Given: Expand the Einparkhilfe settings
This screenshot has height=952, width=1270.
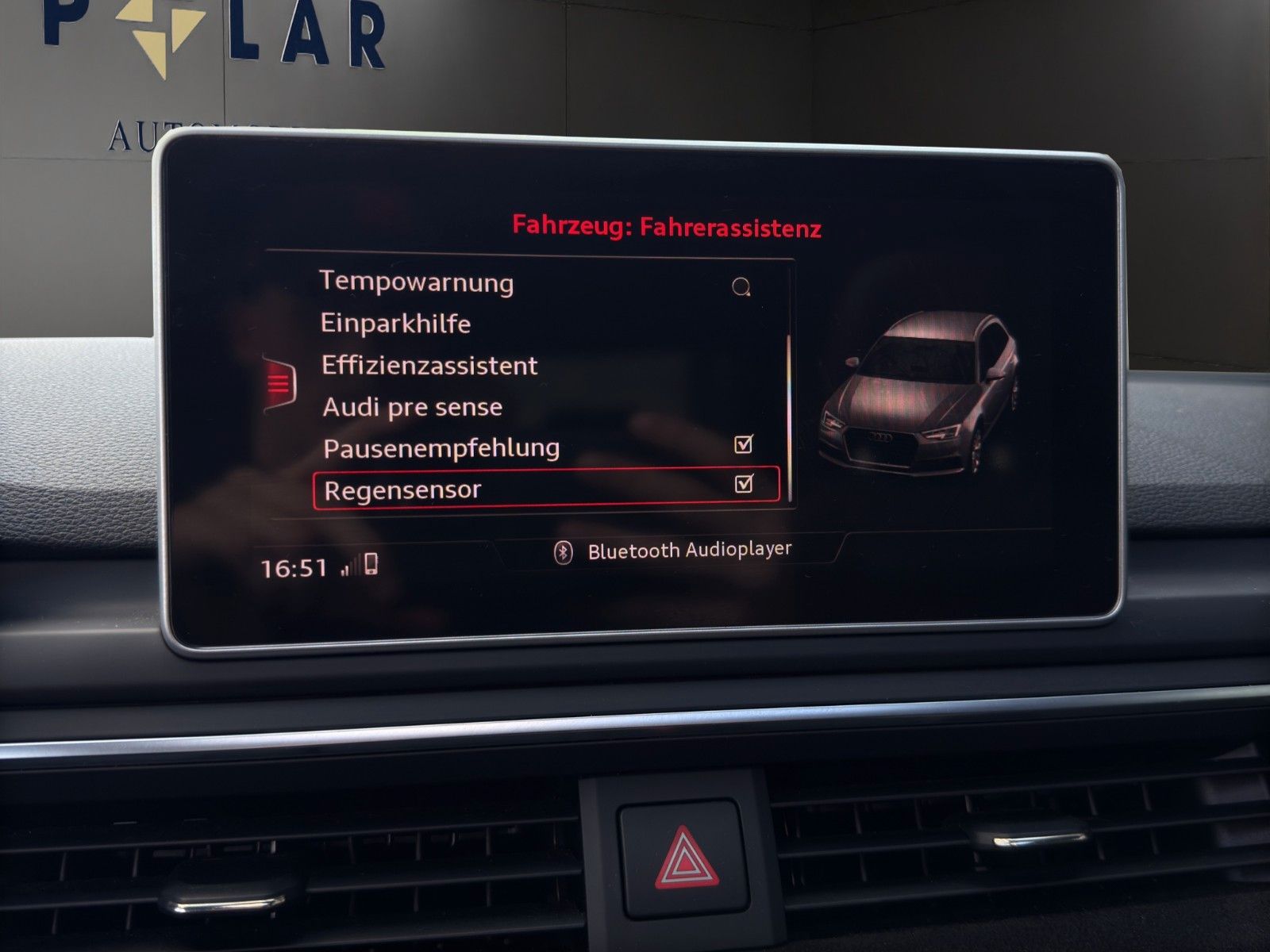Looking at the screenshot, I should (395, 324).
